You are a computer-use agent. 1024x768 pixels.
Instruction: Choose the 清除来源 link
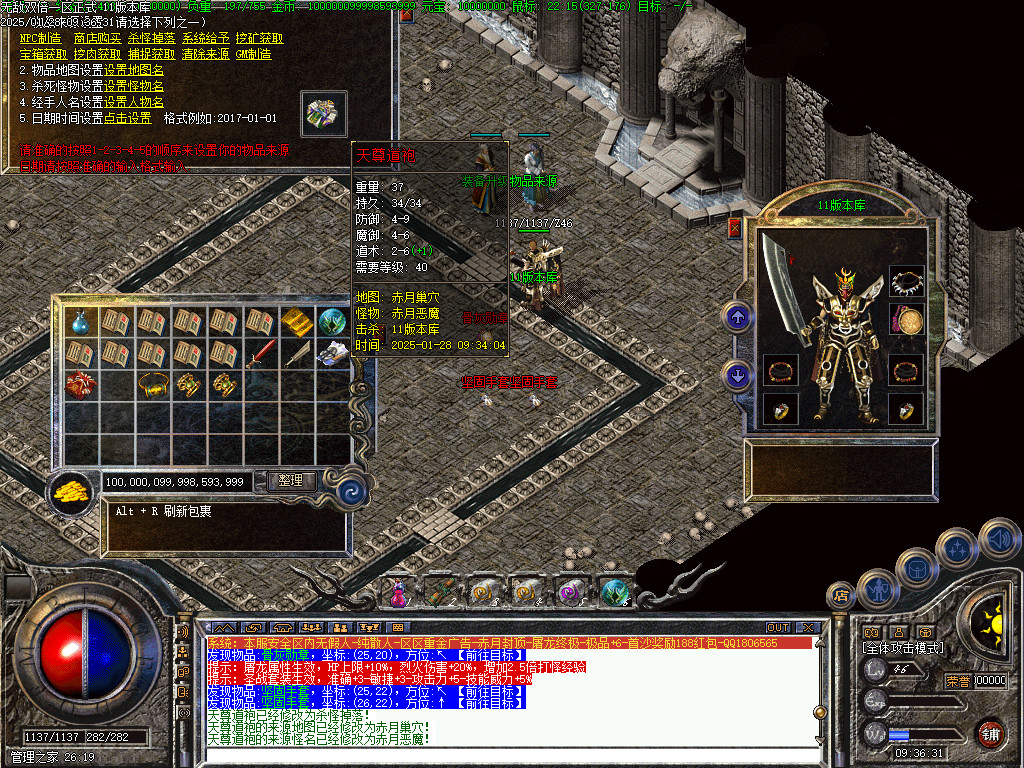coord(204,54)
